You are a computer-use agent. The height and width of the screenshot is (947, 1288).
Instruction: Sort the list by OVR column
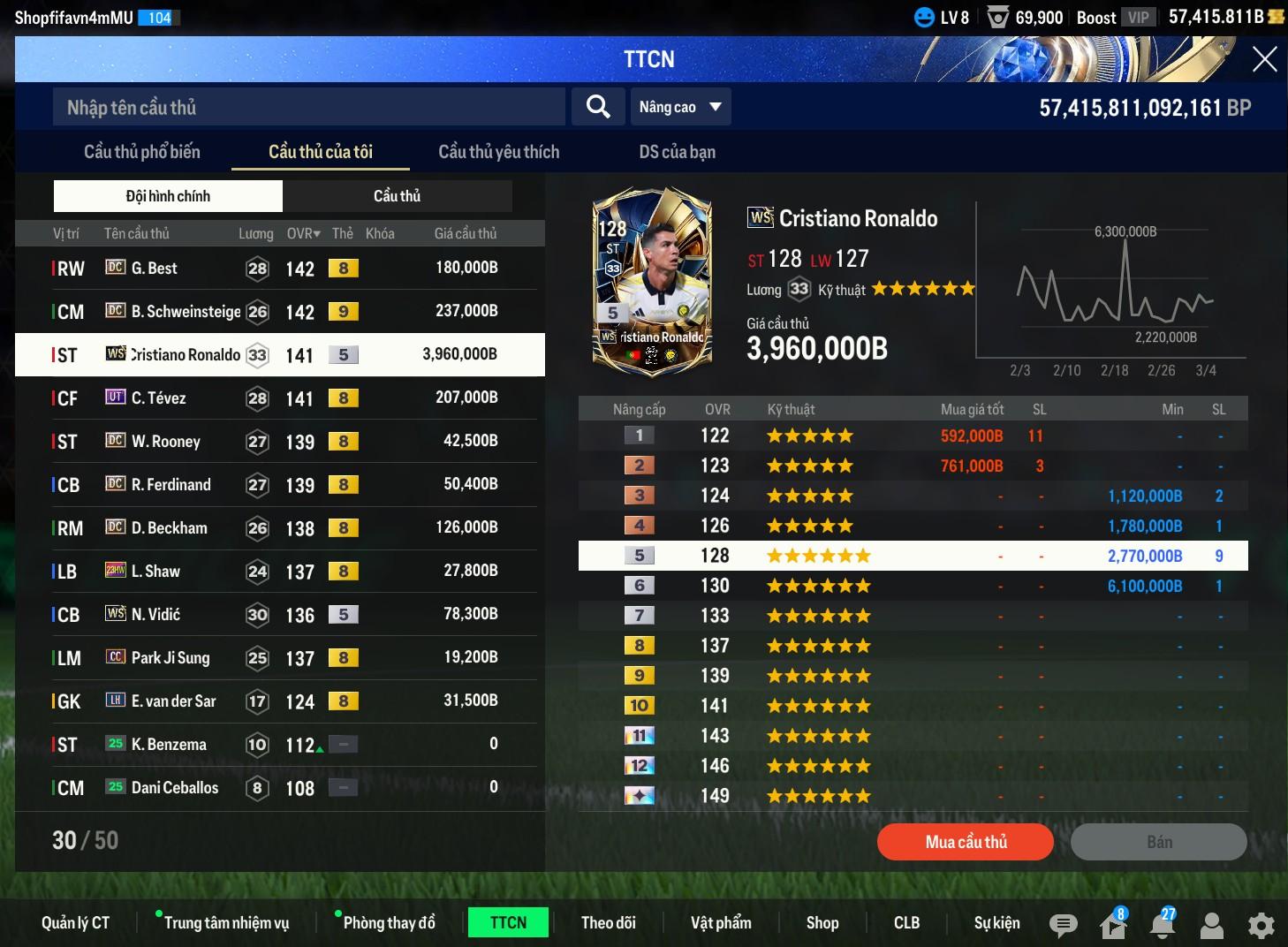point(303,233)
